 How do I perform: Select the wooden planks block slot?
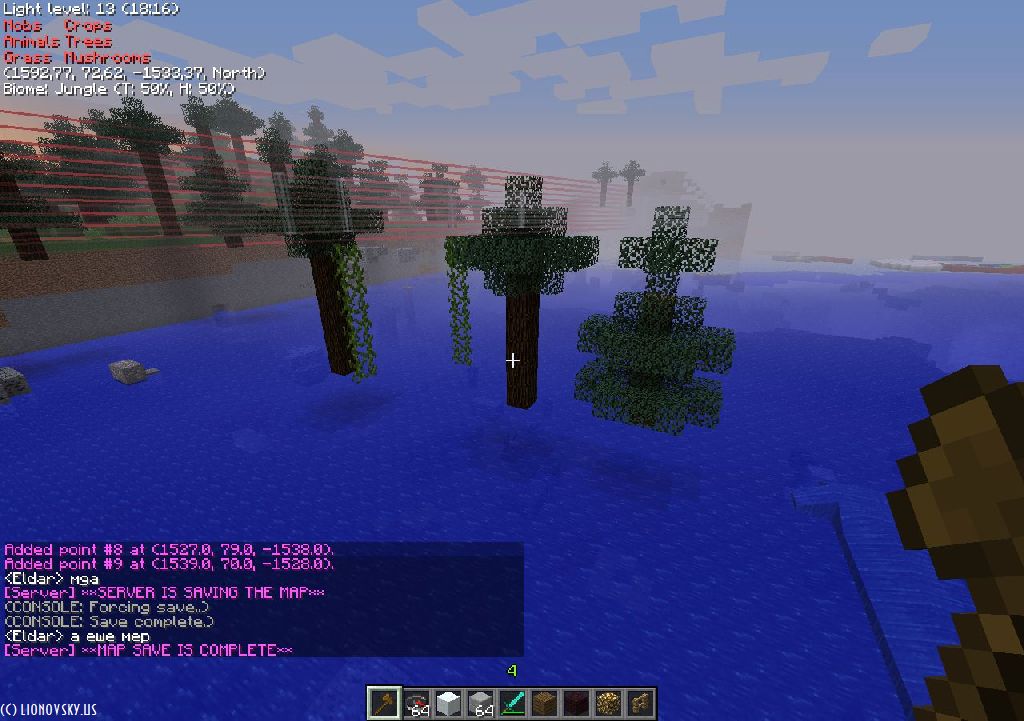(x=544, y=703)
